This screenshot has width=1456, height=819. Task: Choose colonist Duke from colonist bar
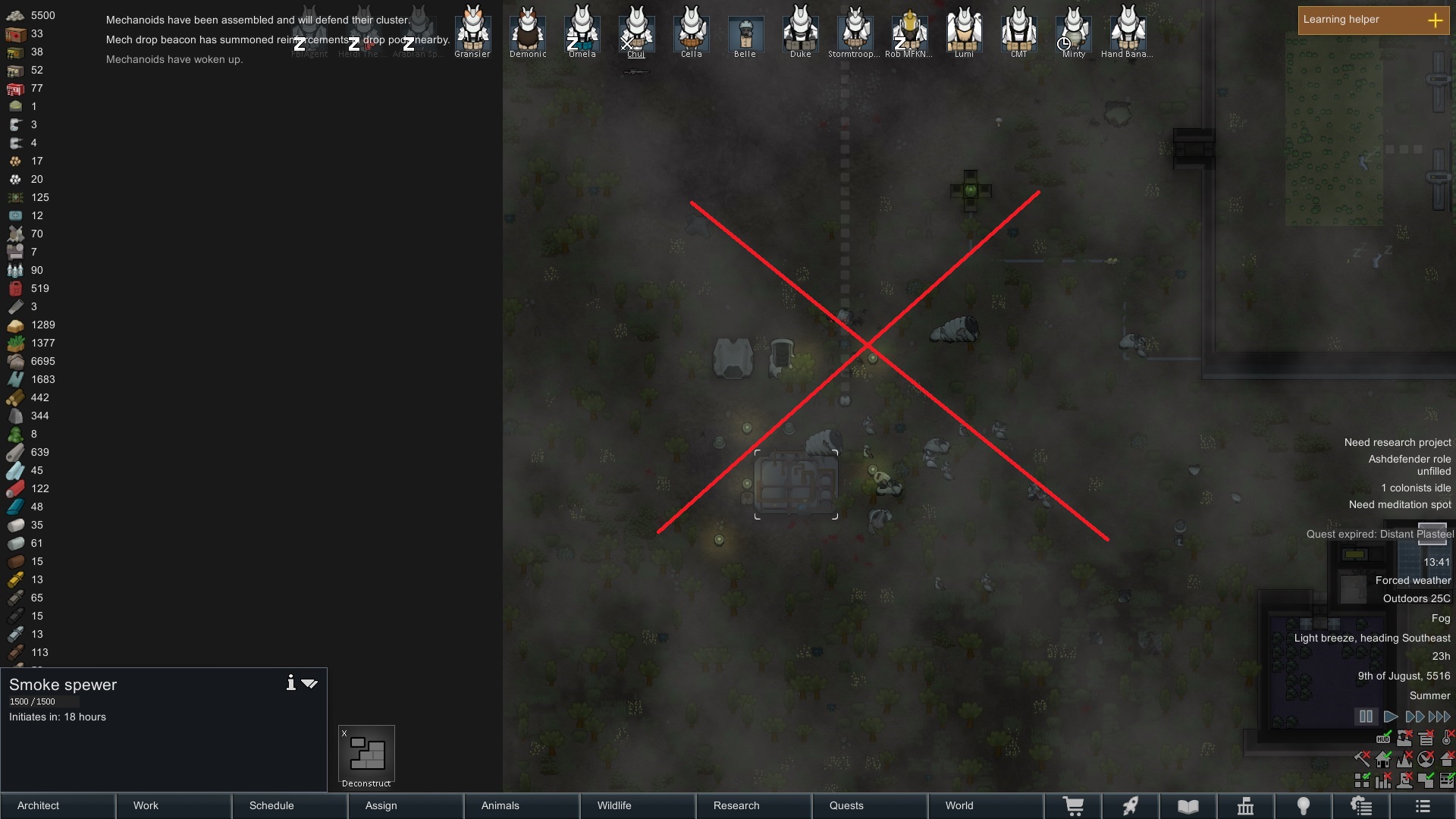pos(800,30)
